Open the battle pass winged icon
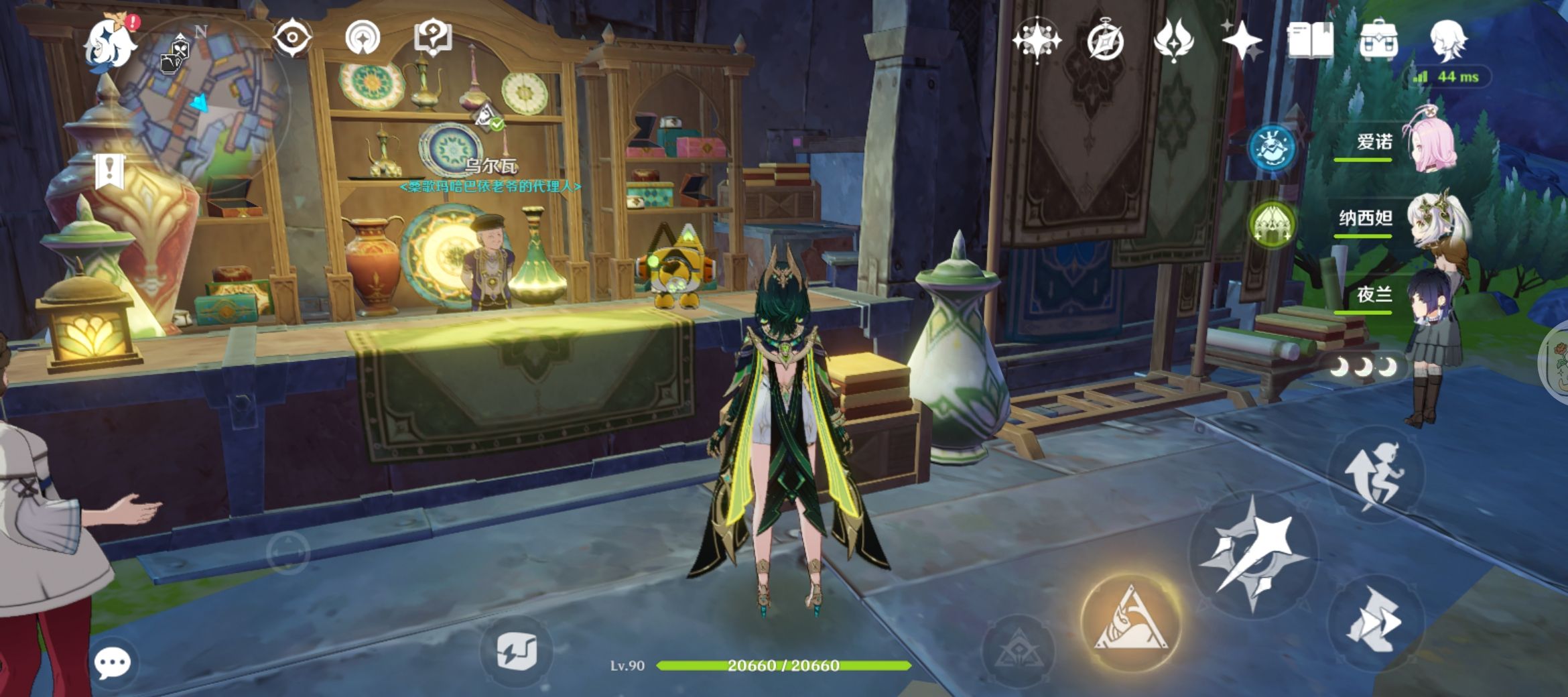 (x=1173, y=40)
